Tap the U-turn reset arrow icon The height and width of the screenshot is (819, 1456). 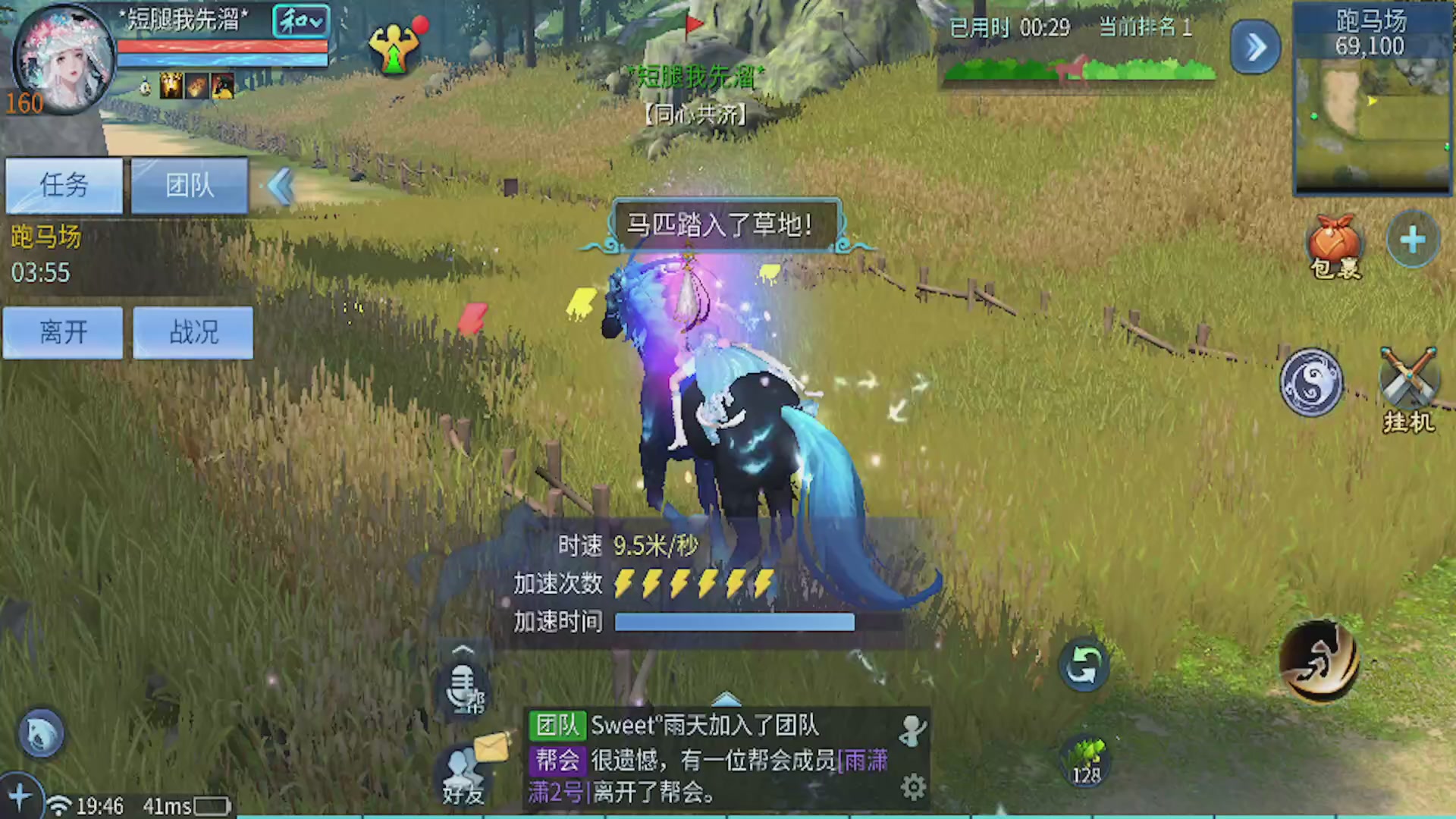tap(1084, 664)
